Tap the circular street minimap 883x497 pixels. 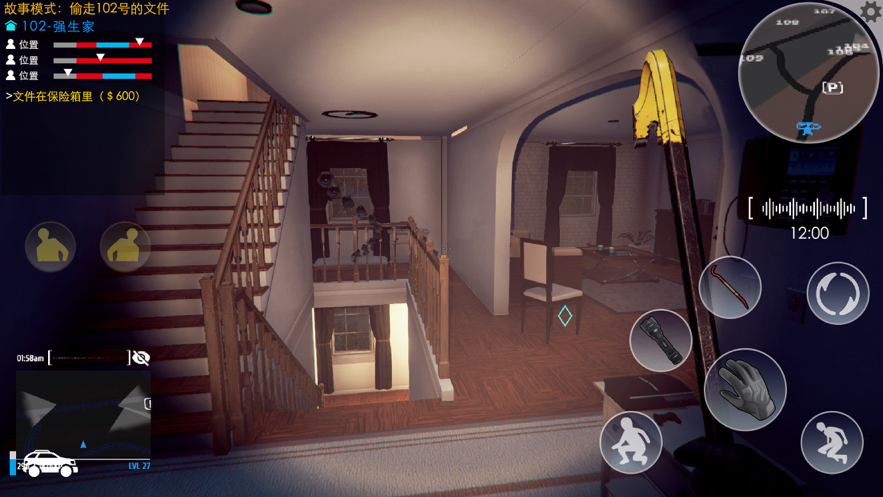808,73
